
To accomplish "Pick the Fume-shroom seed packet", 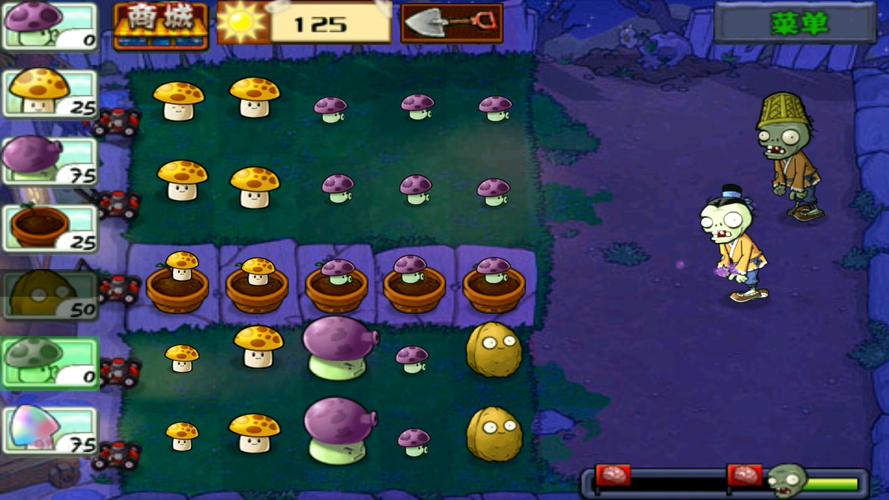I will pyautogui.click(x=50, y=160).
